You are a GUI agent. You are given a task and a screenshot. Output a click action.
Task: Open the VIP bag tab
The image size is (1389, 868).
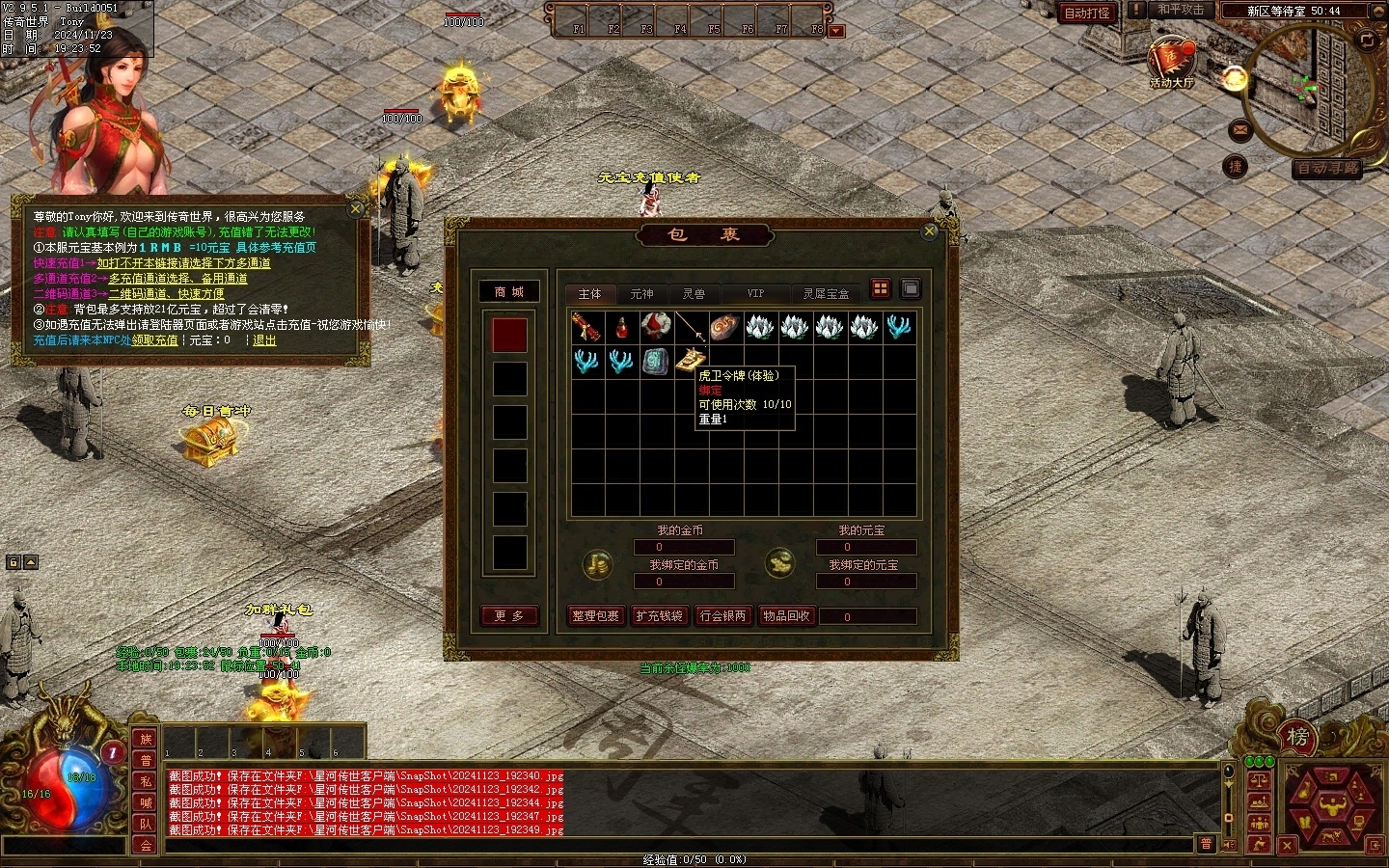(755, 293)
